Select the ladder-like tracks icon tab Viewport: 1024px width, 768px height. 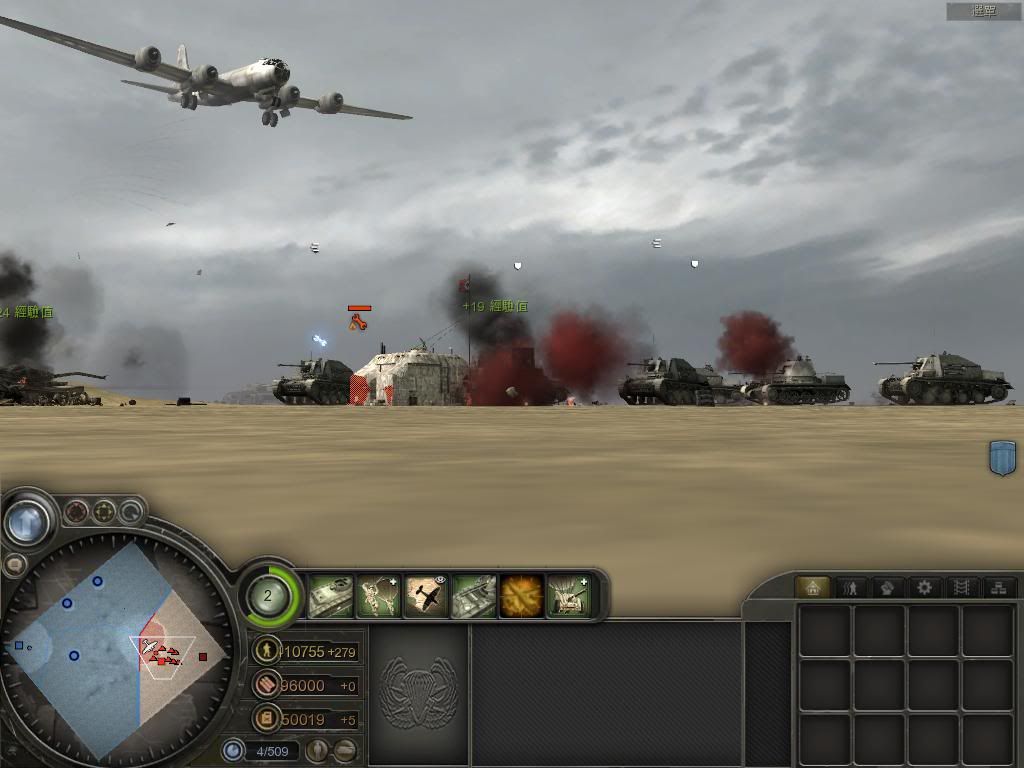click(x=959, y=587)
